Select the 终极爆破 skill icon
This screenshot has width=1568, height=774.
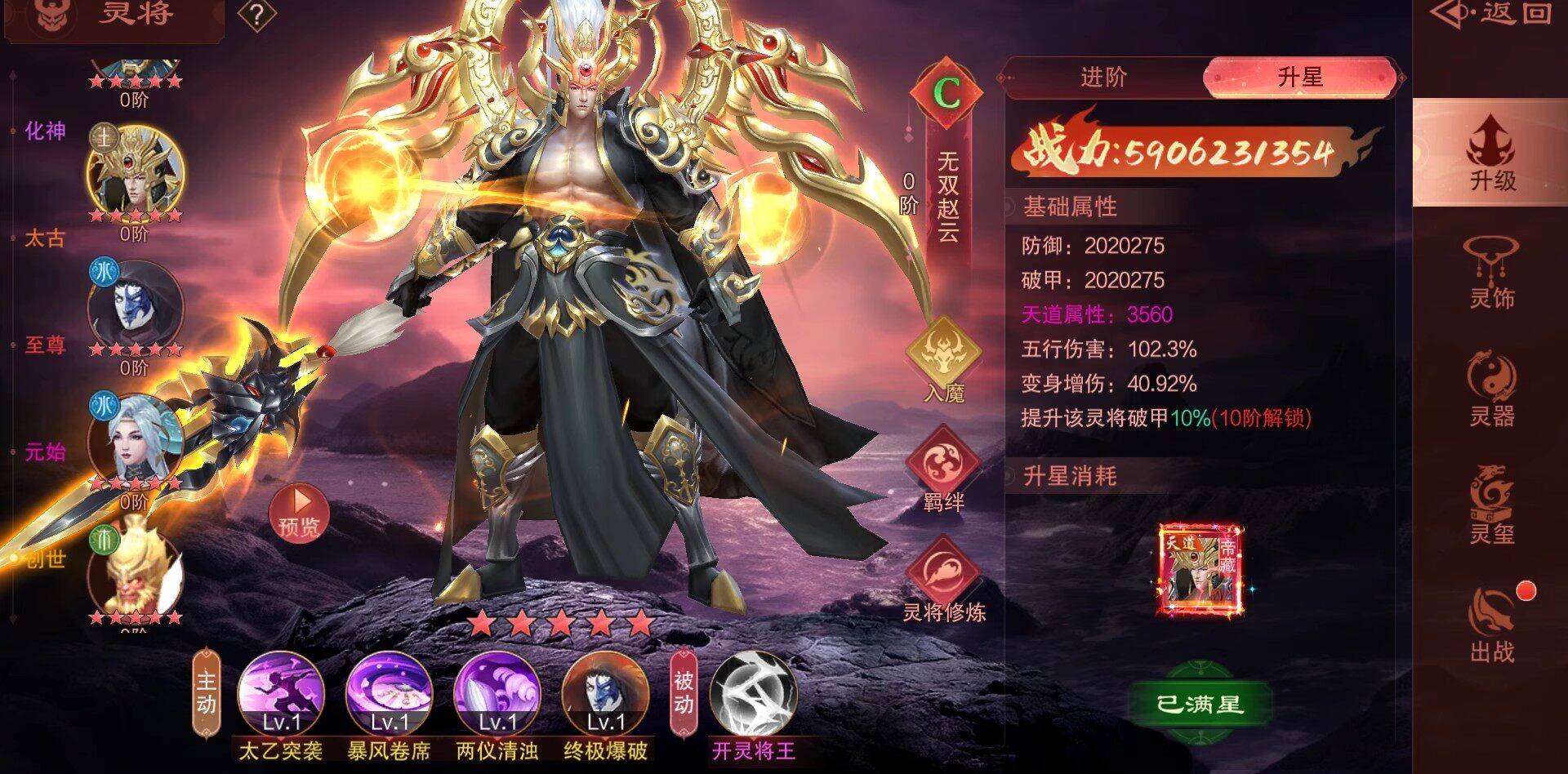point(605,694)
